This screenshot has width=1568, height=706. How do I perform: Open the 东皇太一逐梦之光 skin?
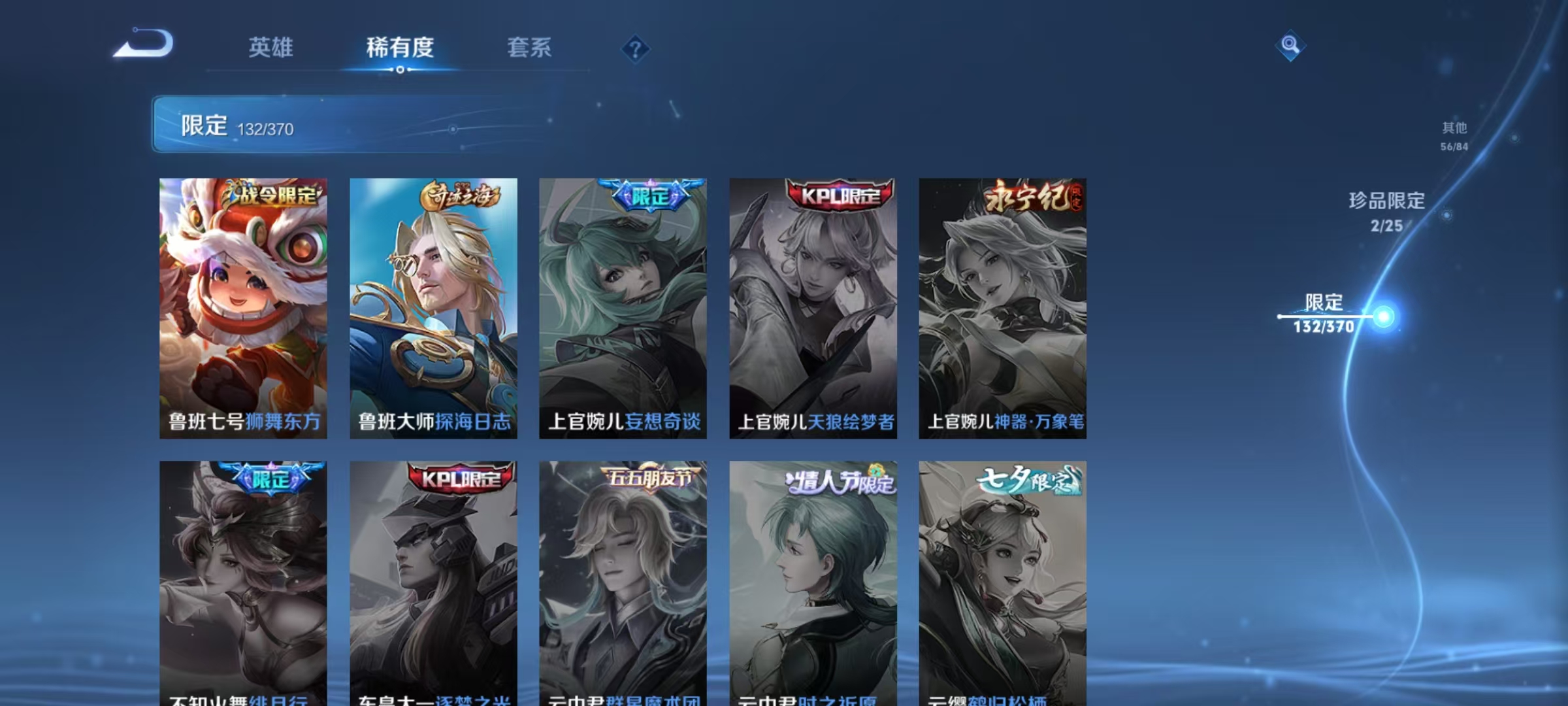[433, 582]
